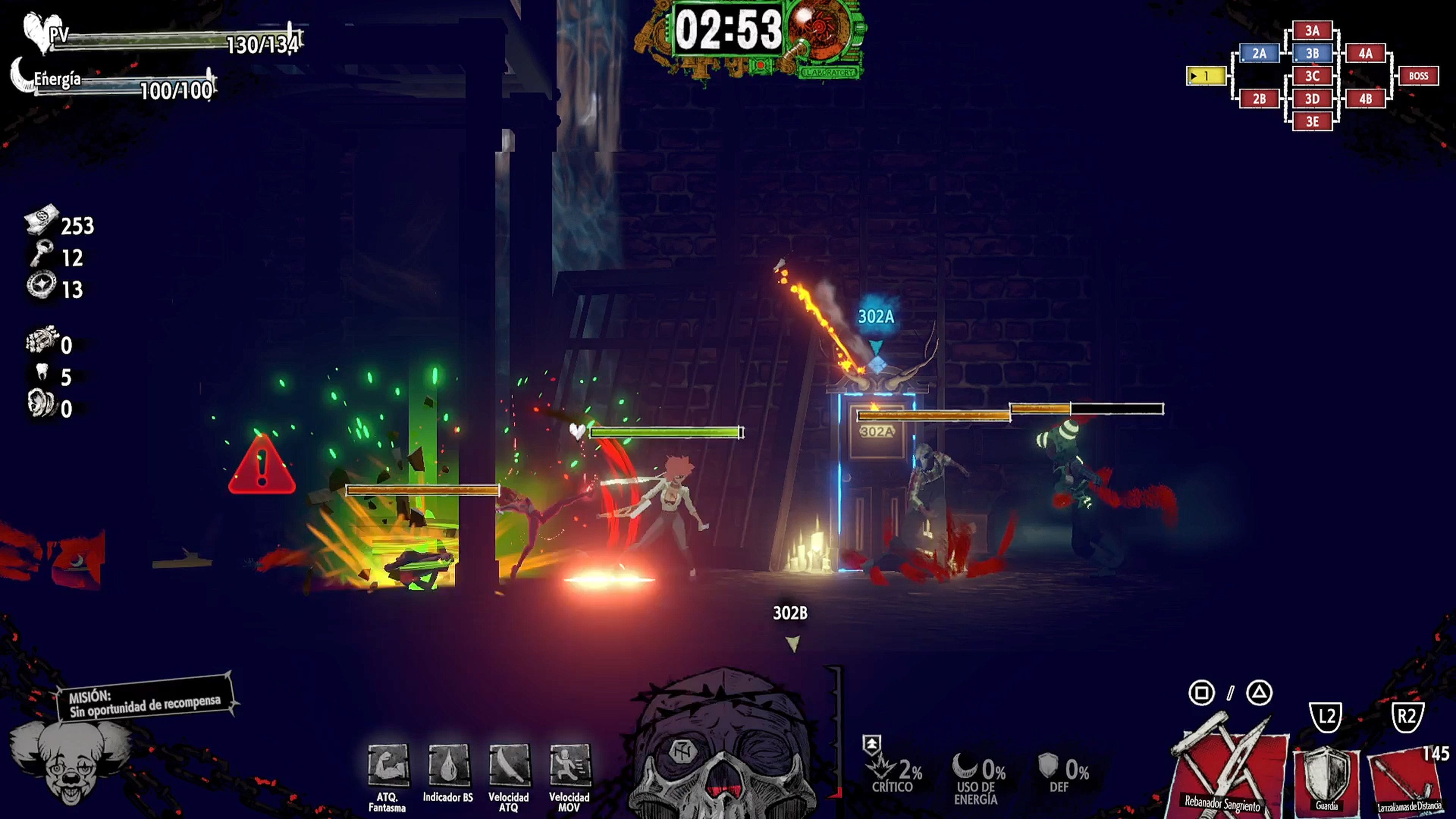Select room 3E on the map

click(1312, 121)
